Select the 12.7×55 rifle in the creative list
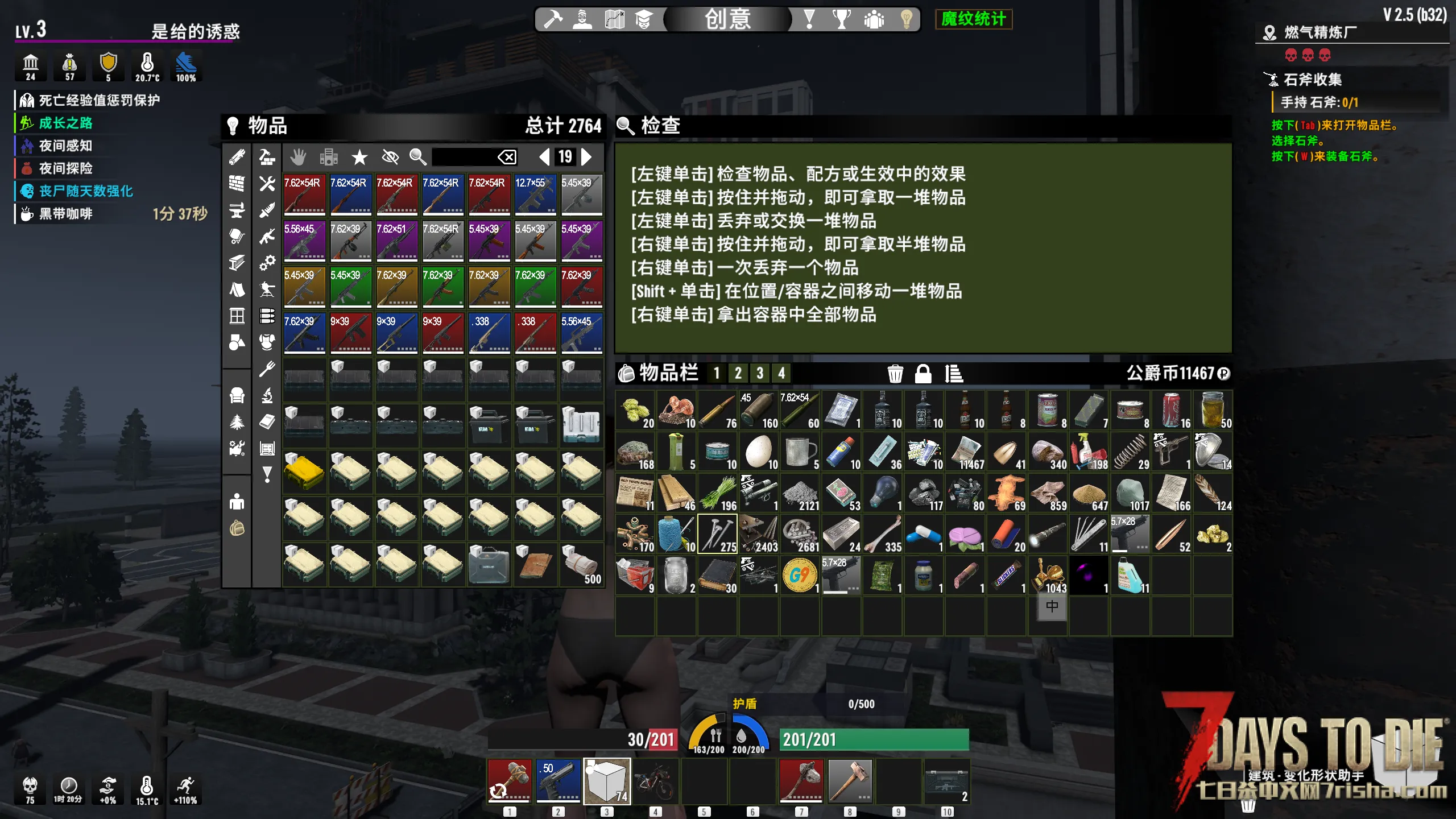Image resolution: width=1456 pixels, height=819 pixels. tap(535, 195)
